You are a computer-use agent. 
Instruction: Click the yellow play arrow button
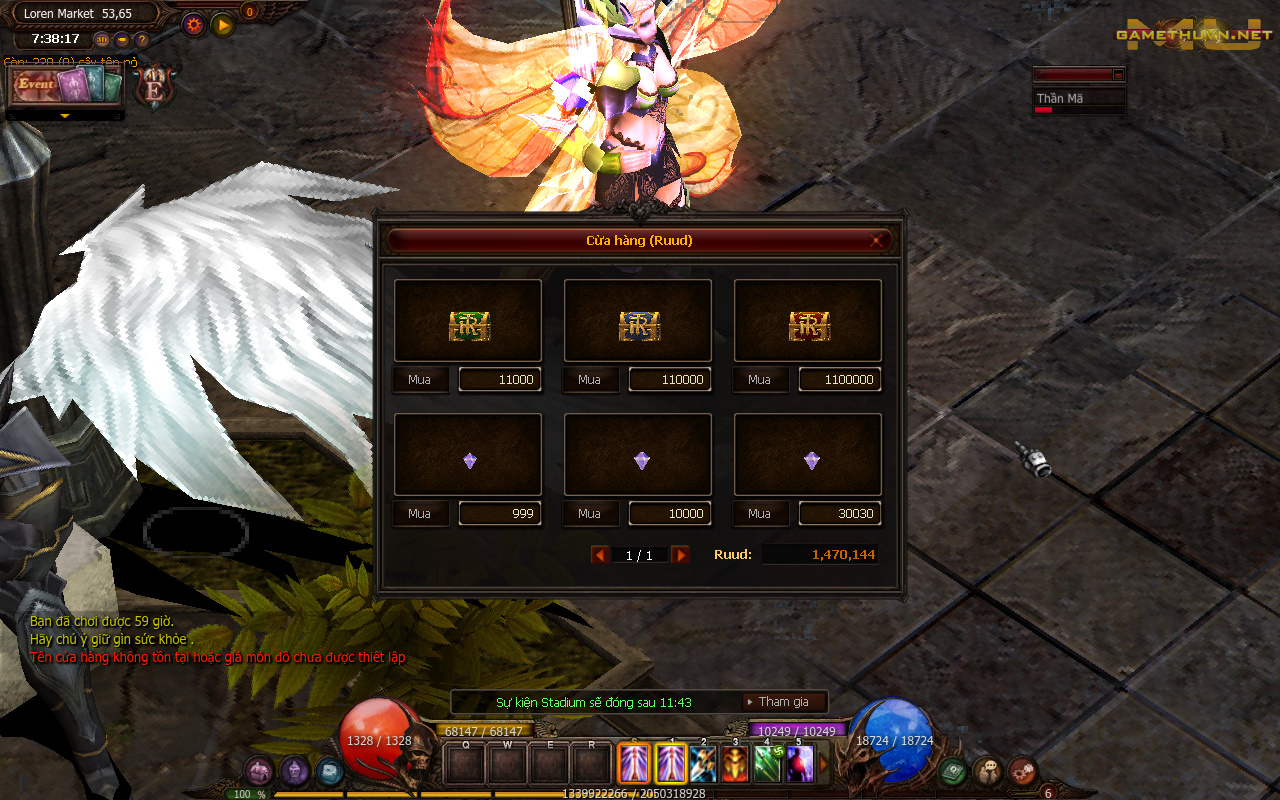[223, 24]
